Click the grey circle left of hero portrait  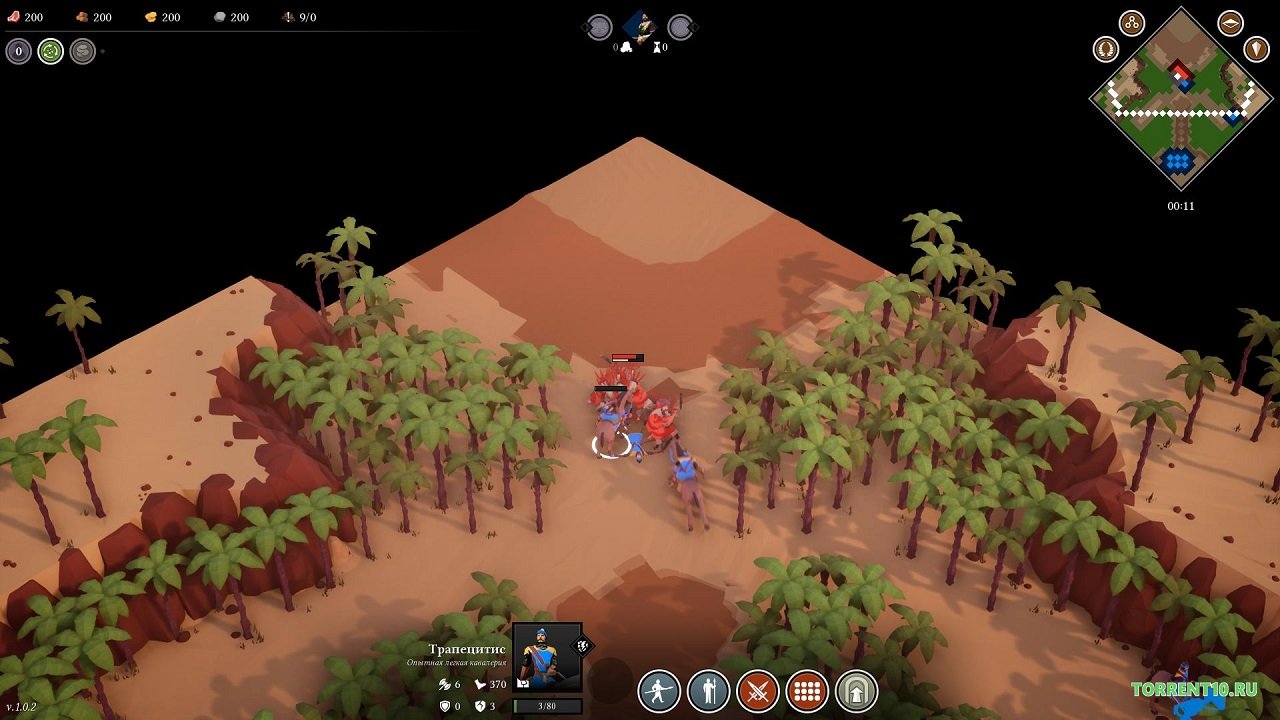click(598, 27)
